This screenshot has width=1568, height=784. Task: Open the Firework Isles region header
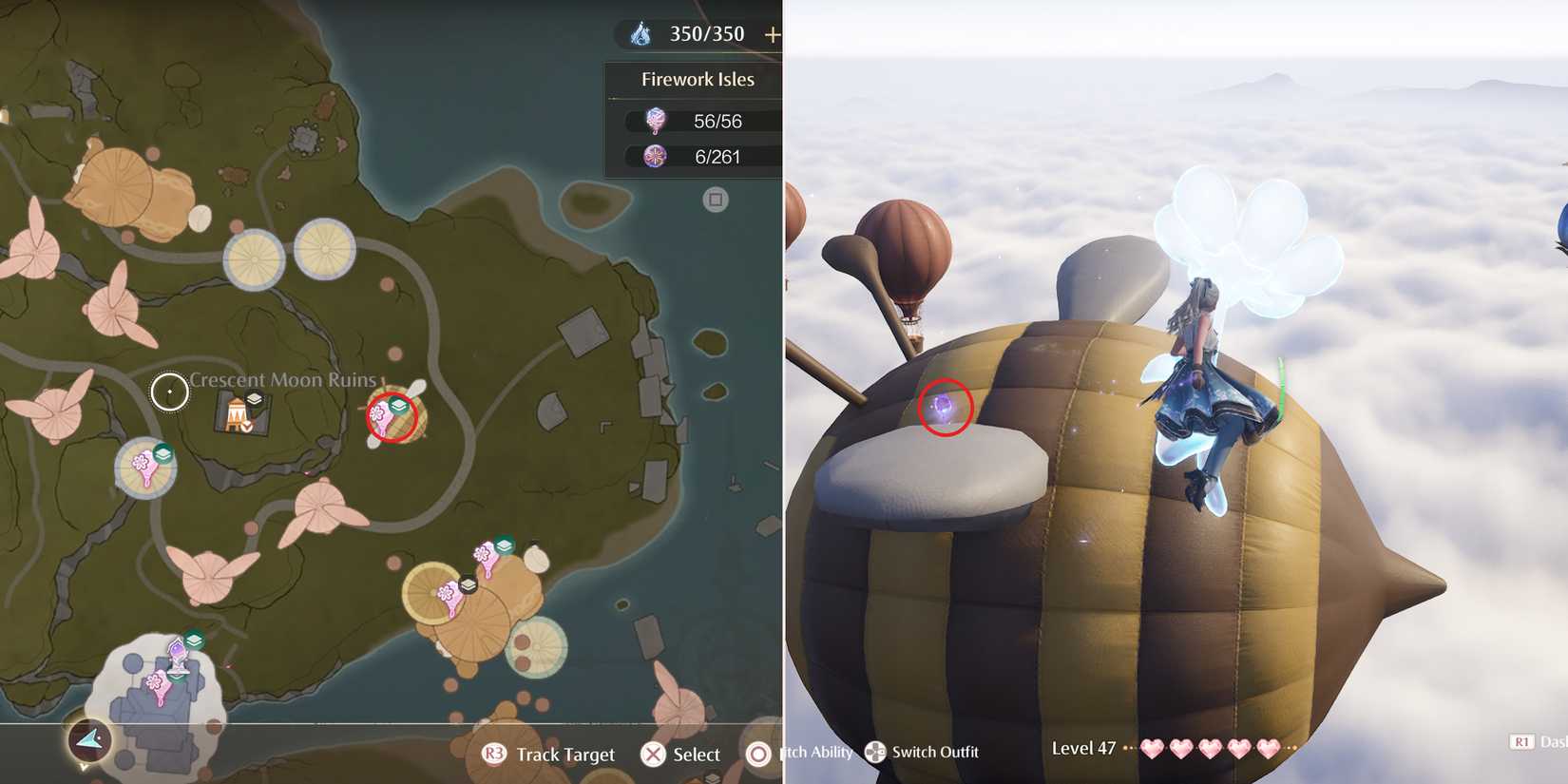(x=698, y=79)
